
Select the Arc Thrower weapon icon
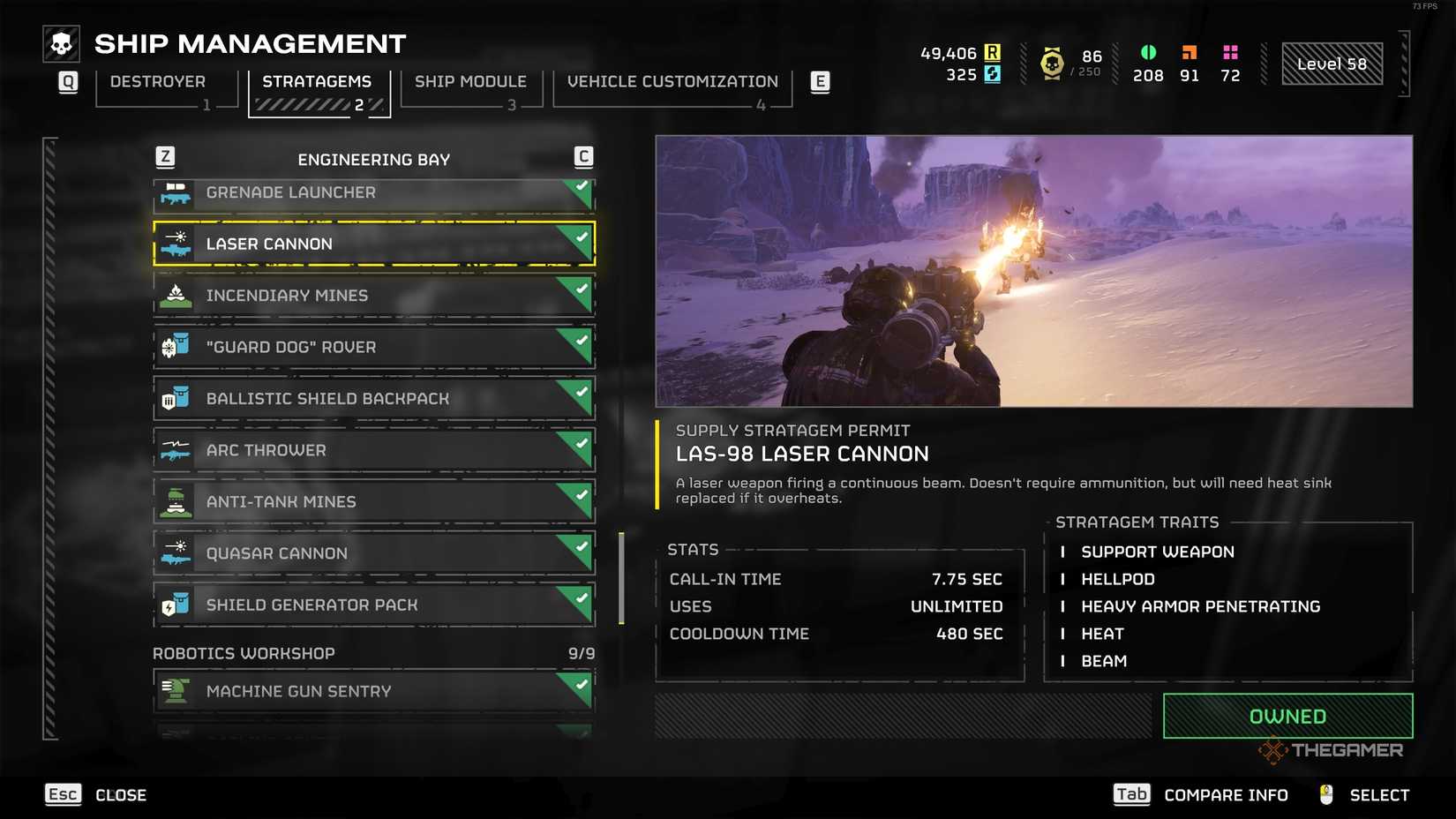coord(176,449)
